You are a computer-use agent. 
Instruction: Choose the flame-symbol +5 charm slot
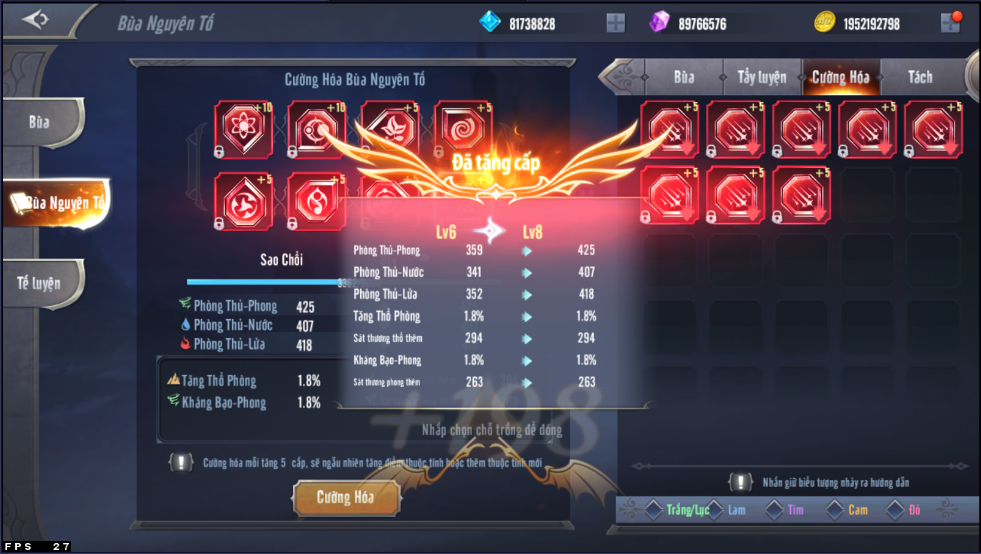click(317, 200)
